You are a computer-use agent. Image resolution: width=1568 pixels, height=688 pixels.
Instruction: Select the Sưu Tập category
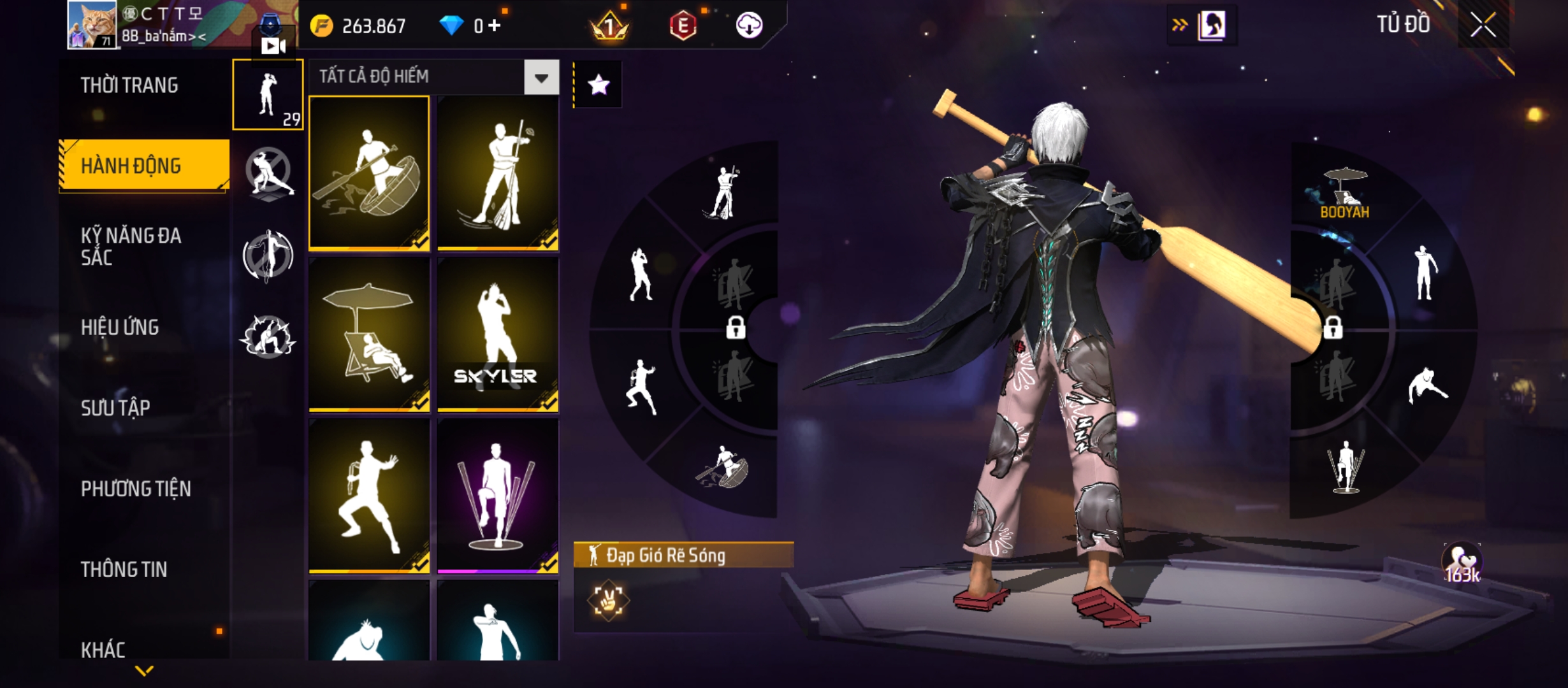115,408
